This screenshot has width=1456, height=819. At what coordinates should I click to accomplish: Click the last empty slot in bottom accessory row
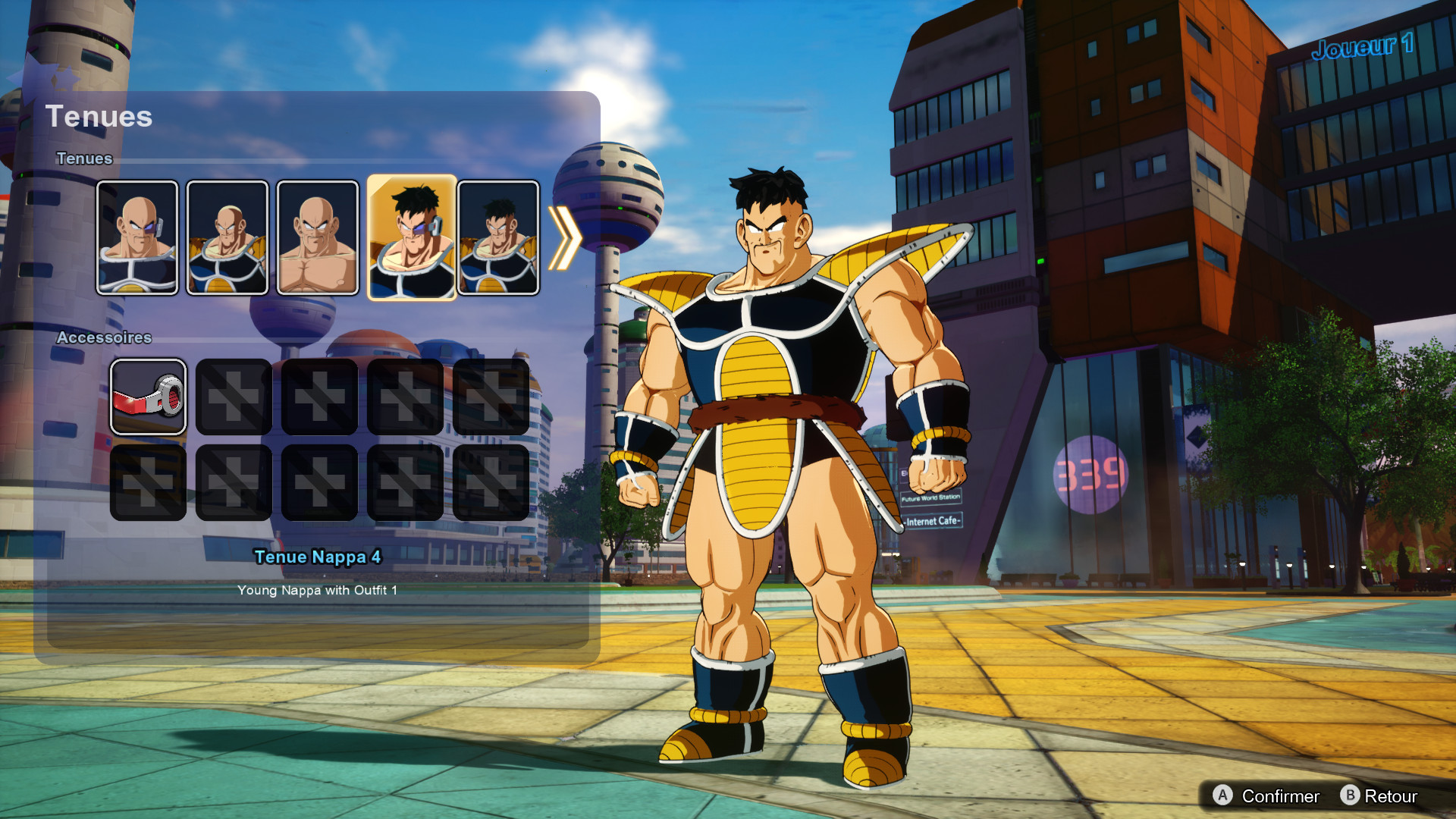[492, 481]
